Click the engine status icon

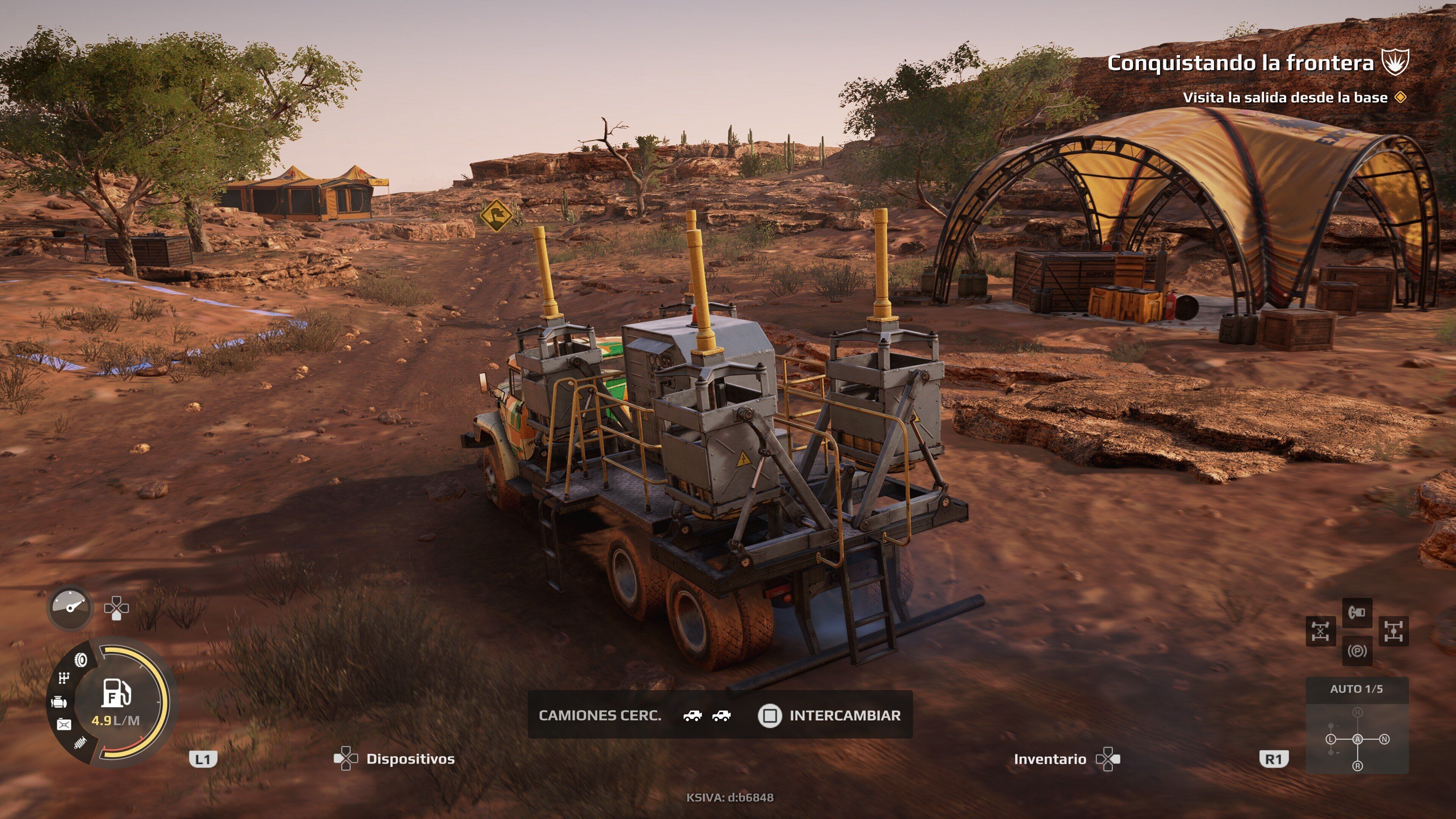59,703
